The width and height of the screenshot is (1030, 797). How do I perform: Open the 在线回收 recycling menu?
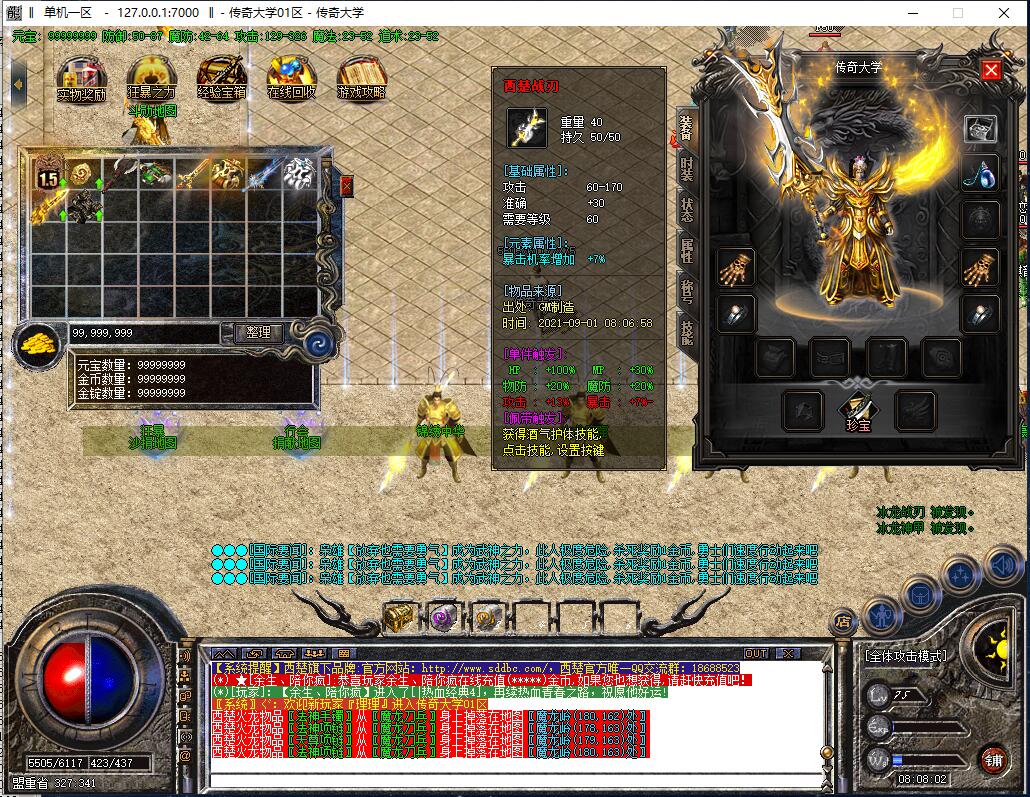292,76
